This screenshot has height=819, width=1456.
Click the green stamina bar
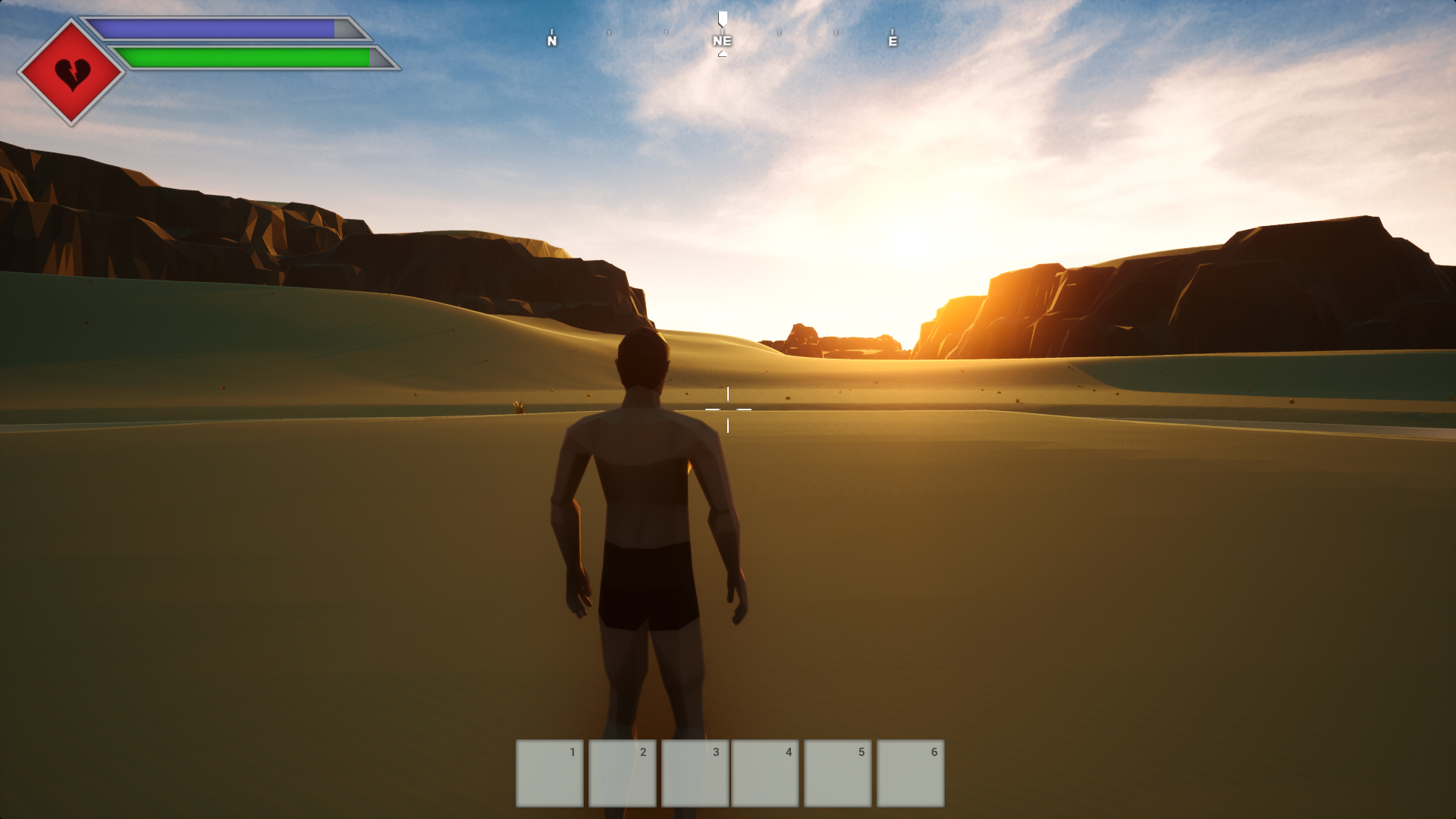243,58
